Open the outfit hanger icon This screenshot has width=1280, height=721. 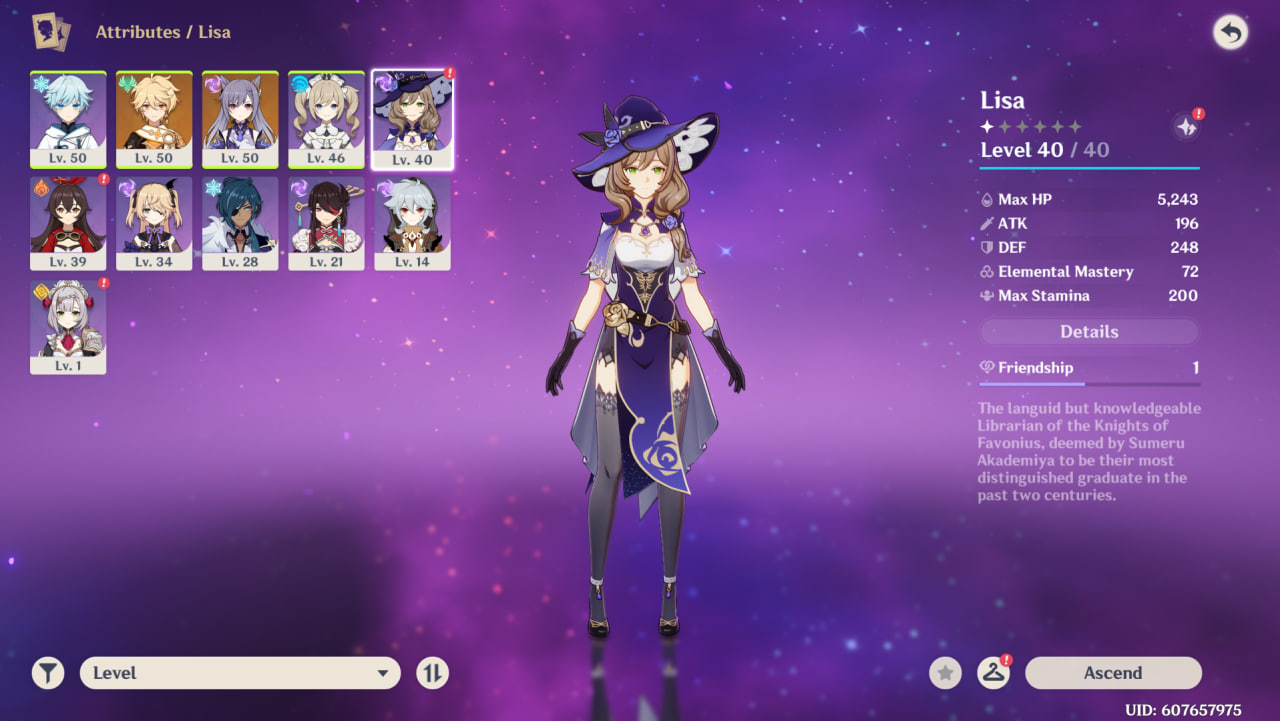(x=993, y=673)
